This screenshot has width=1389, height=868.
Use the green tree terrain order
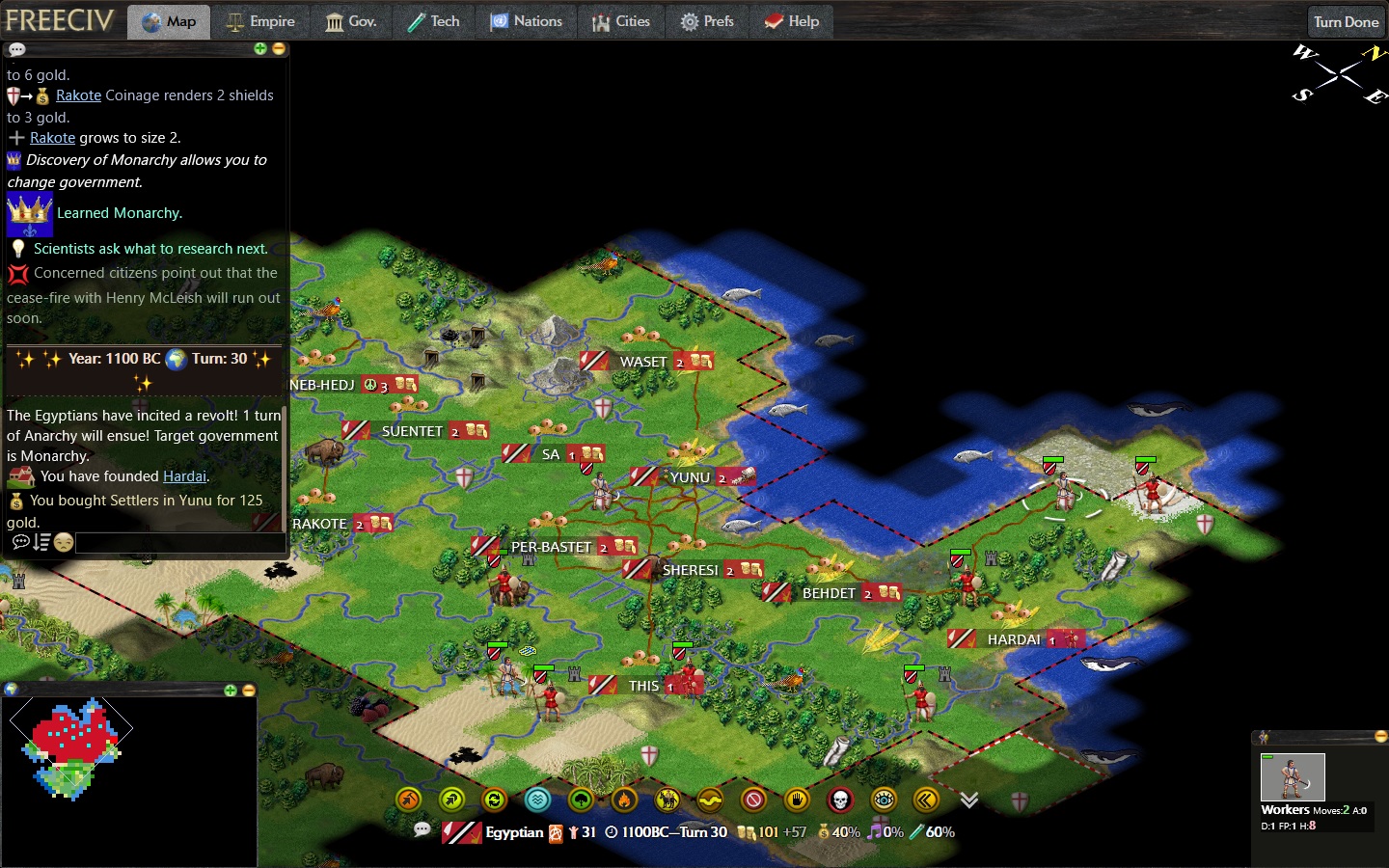pyautogui.click(x=581, y=800)
